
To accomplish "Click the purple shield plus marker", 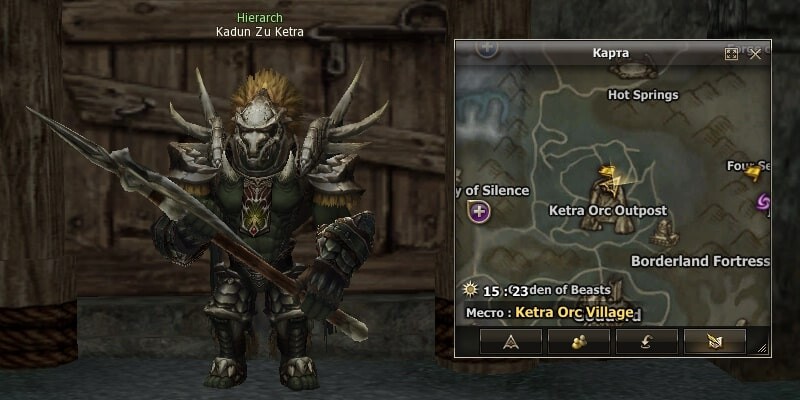I will click(480, 211).
